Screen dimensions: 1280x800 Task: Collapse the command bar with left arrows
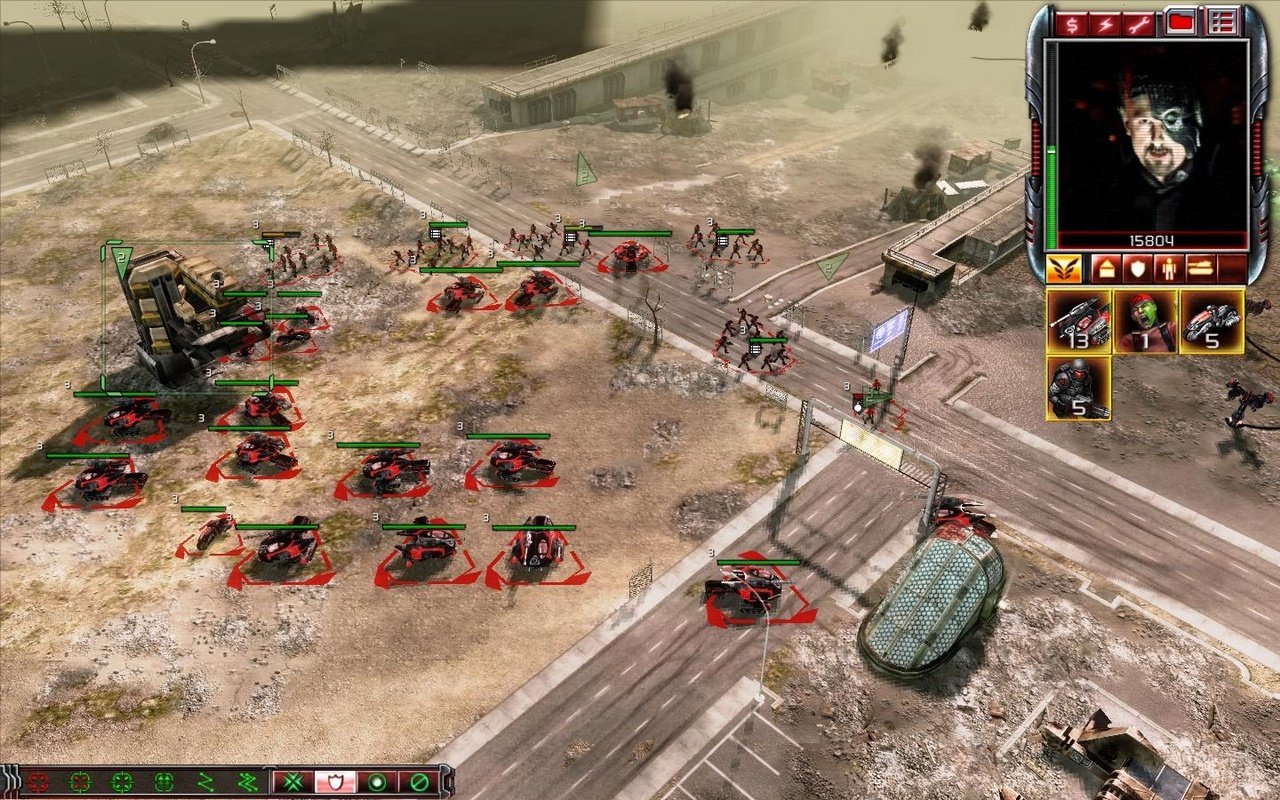pos(9,780)
